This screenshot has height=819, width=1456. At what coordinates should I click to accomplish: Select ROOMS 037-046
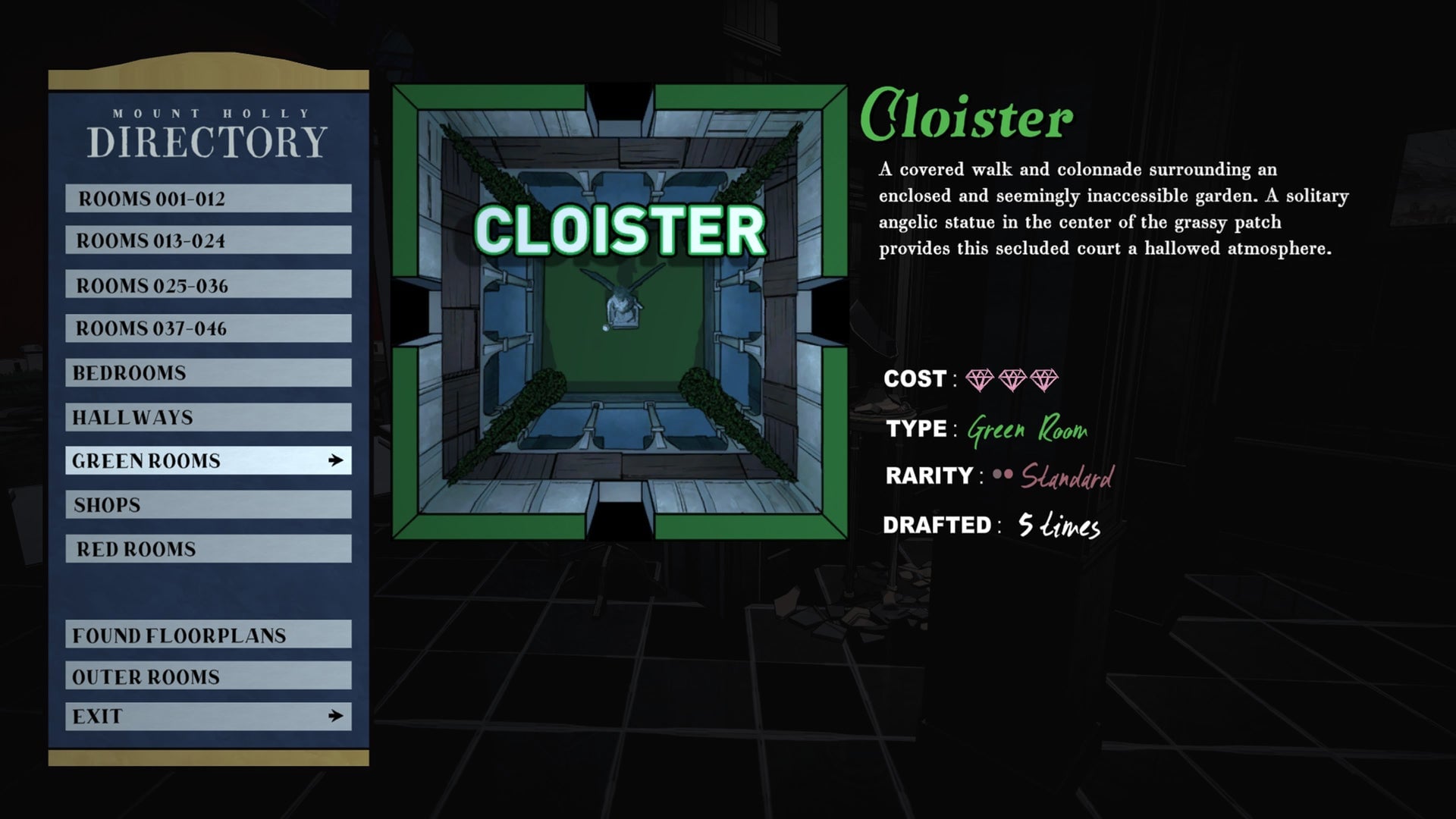209,329
